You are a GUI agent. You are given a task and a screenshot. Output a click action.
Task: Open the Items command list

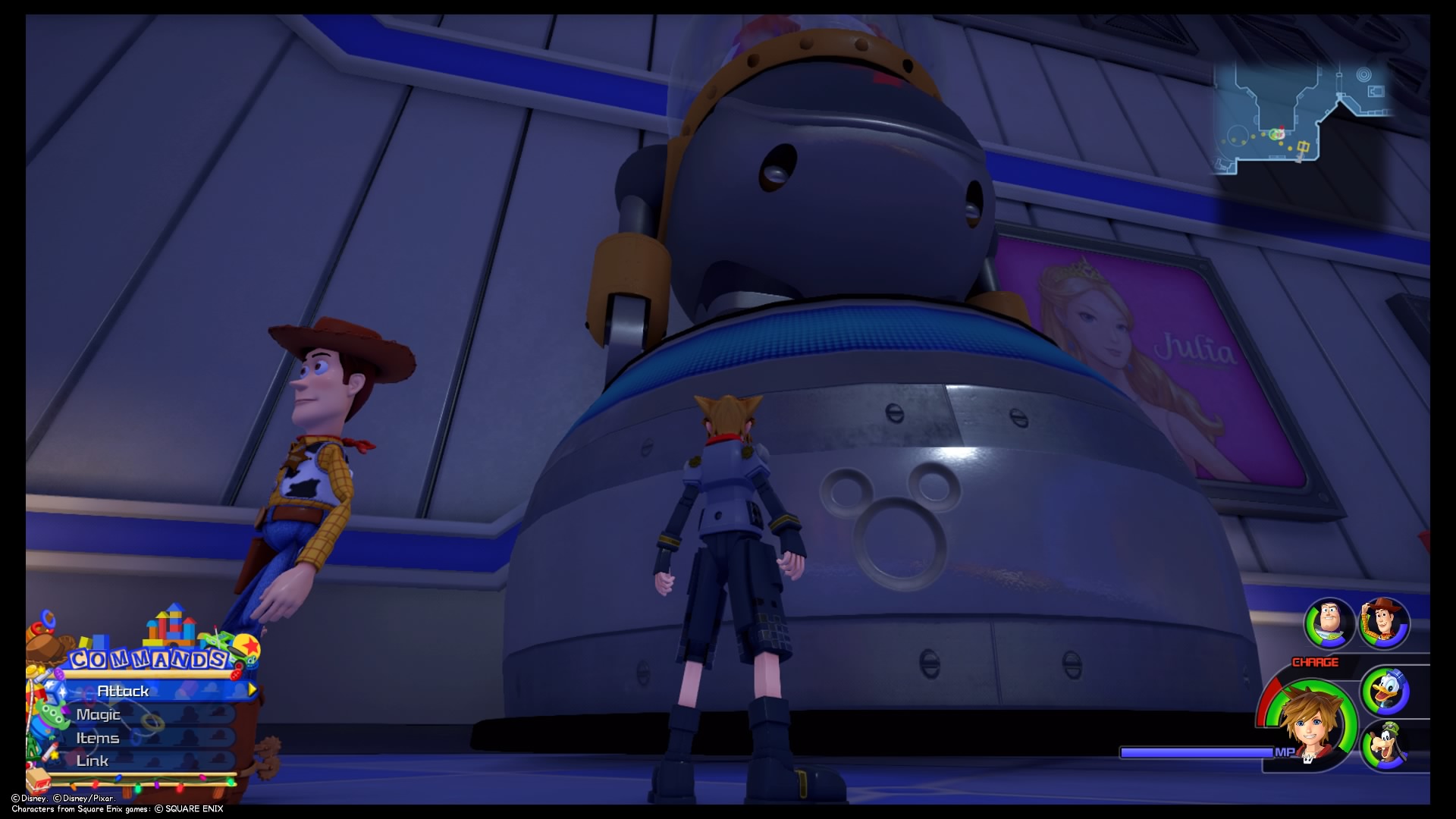[x=97, y=737]
